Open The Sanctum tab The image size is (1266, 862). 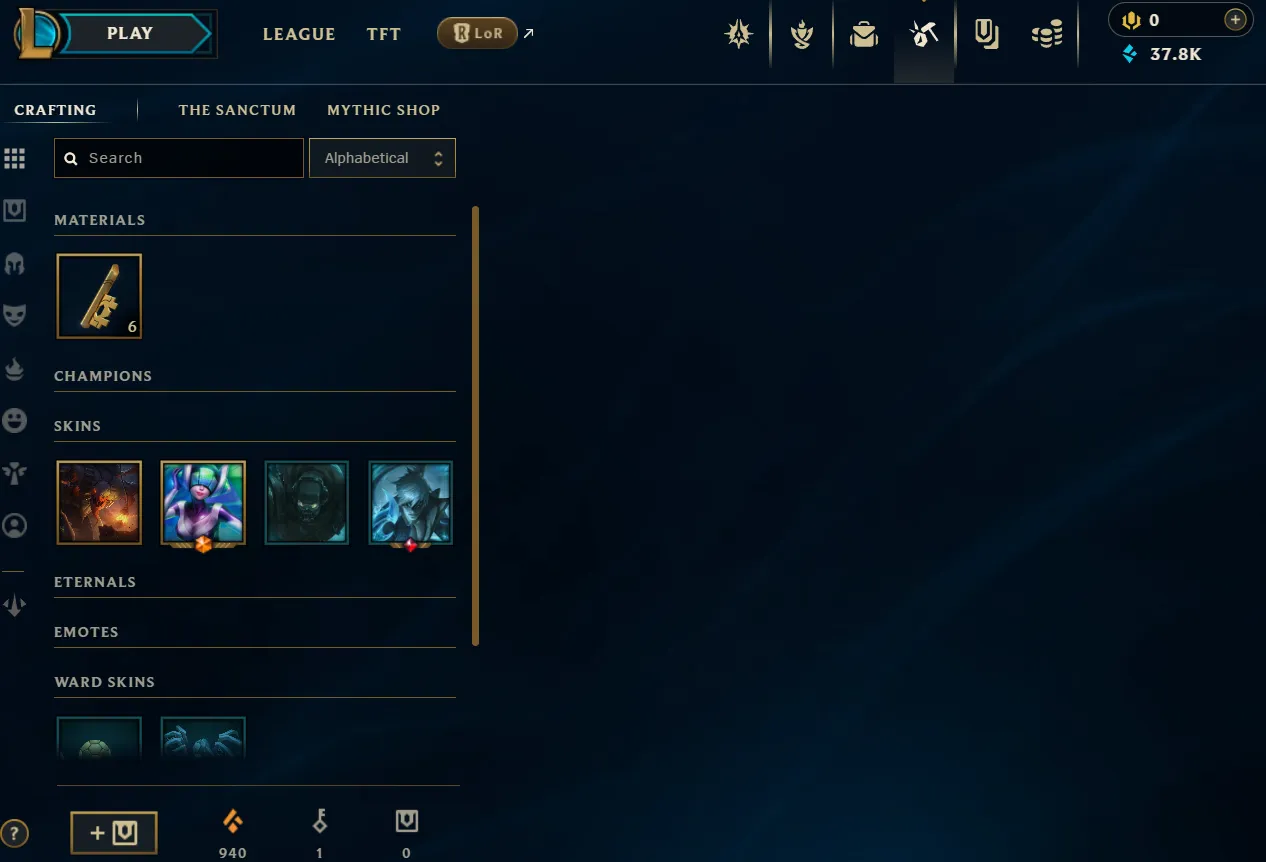[237, 110]
